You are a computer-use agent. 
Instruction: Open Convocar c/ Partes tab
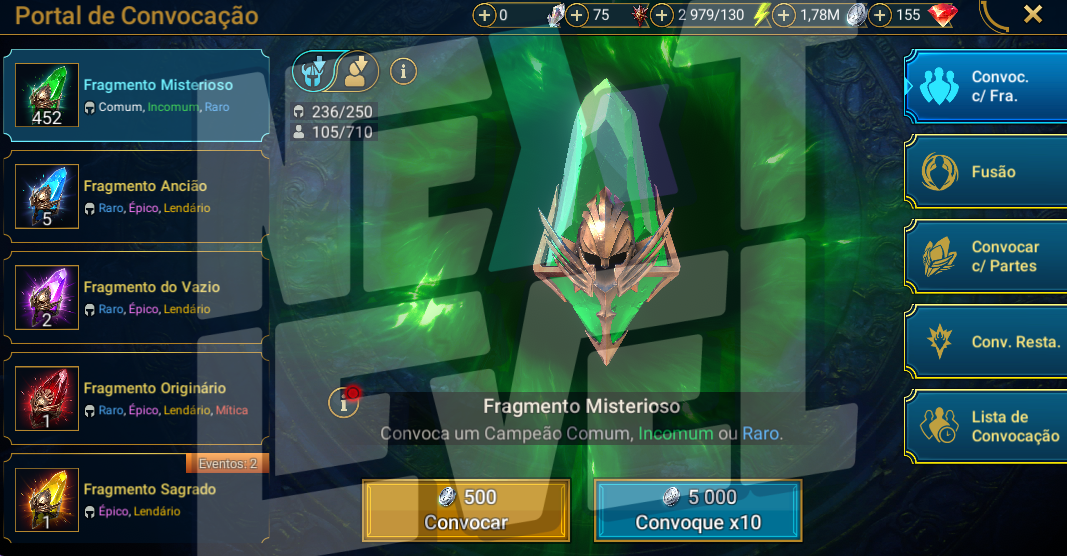click(x=986, y=257)
